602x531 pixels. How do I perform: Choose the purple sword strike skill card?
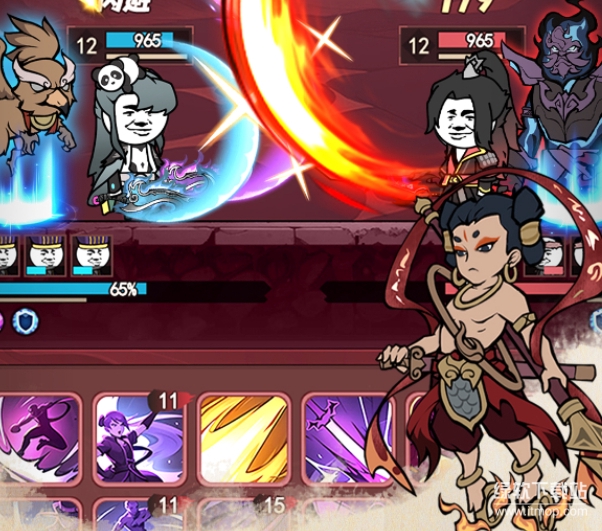click(x=343, y=438)
